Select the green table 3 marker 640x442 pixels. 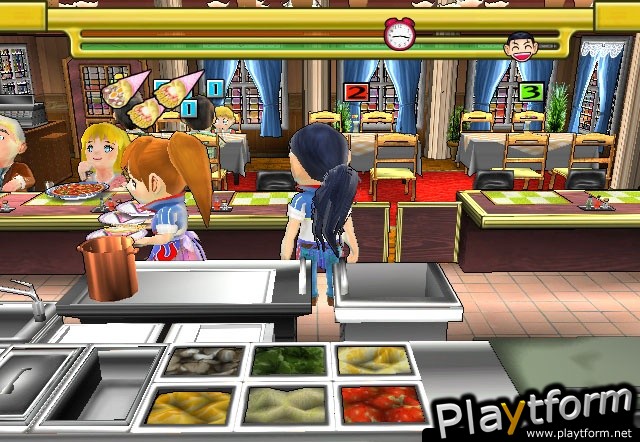coord(532,93)
